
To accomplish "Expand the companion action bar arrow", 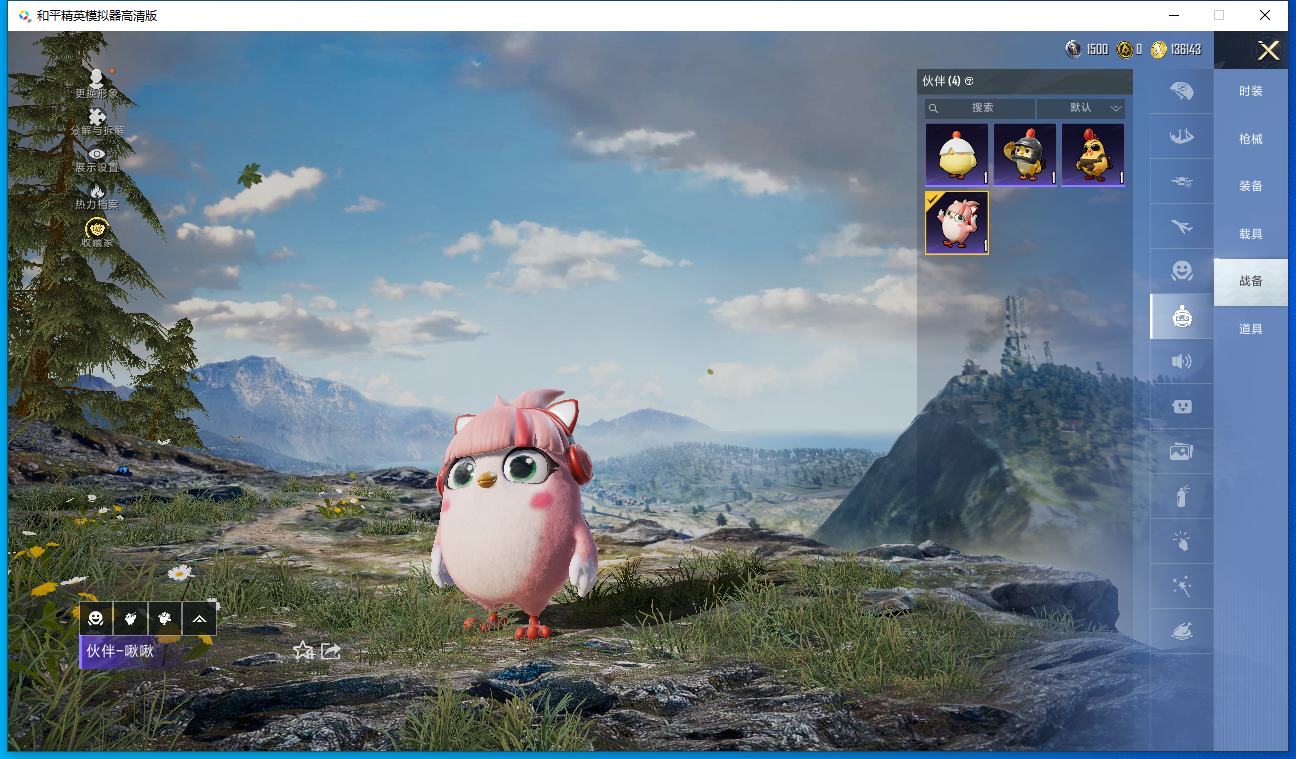I will (x=200, y=619).
